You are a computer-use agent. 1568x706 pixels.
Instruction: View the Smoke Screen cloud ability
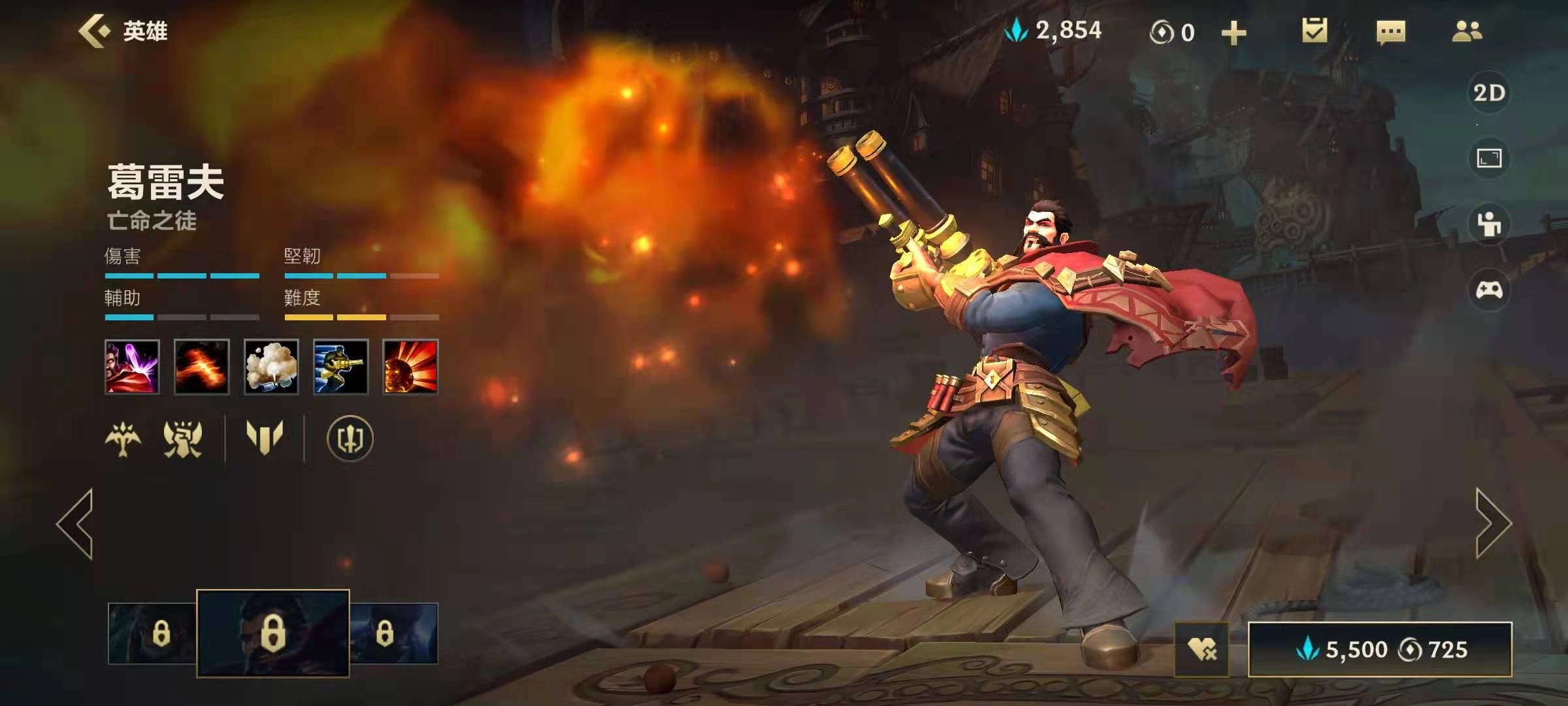(x=271, y=367)
